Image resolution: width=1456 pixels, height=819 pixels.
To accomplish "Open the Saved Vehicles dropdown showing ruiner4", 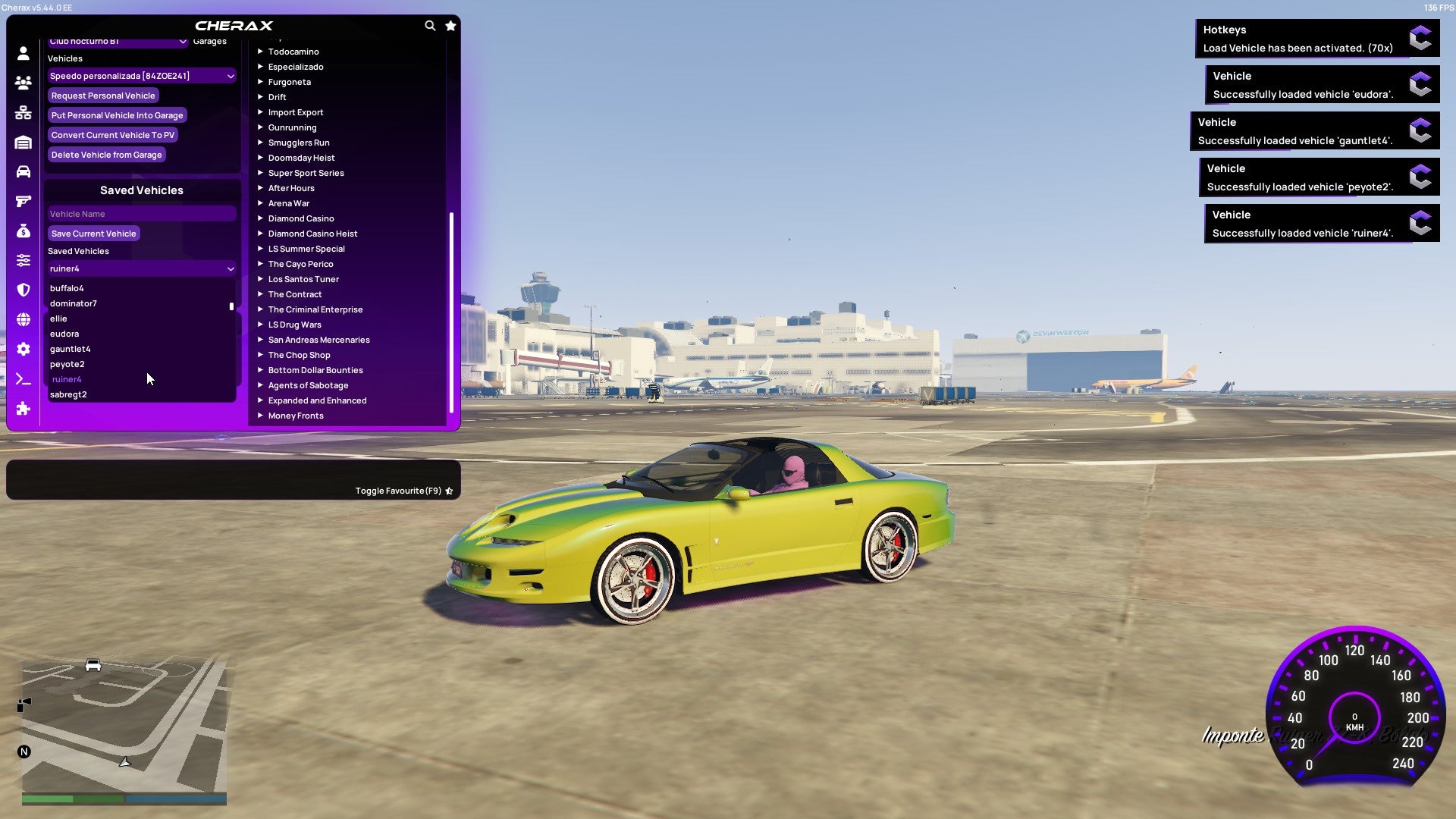I will (x=141, y=268).
